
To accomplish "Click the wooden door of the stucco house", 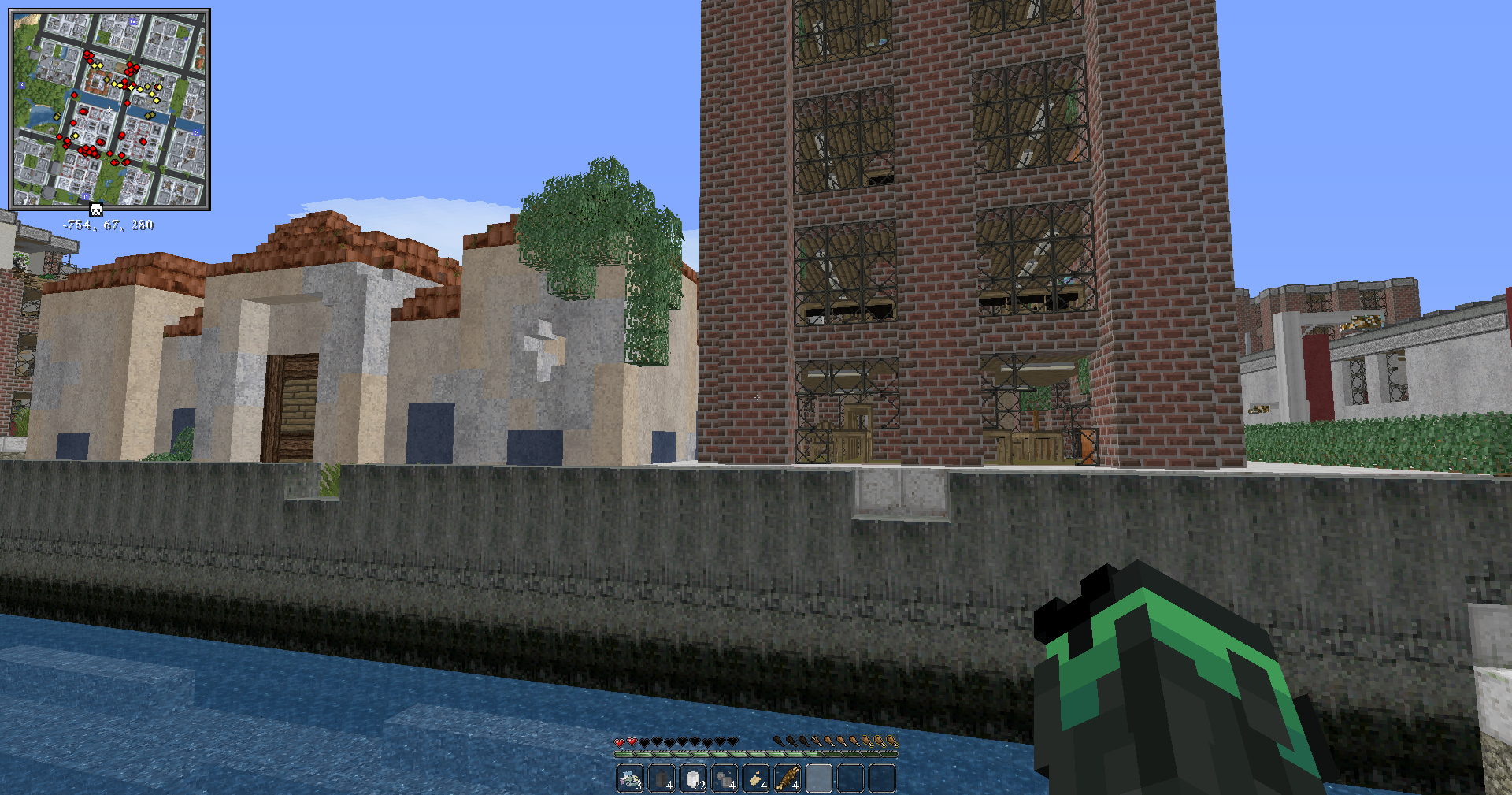I will [292, 406].
